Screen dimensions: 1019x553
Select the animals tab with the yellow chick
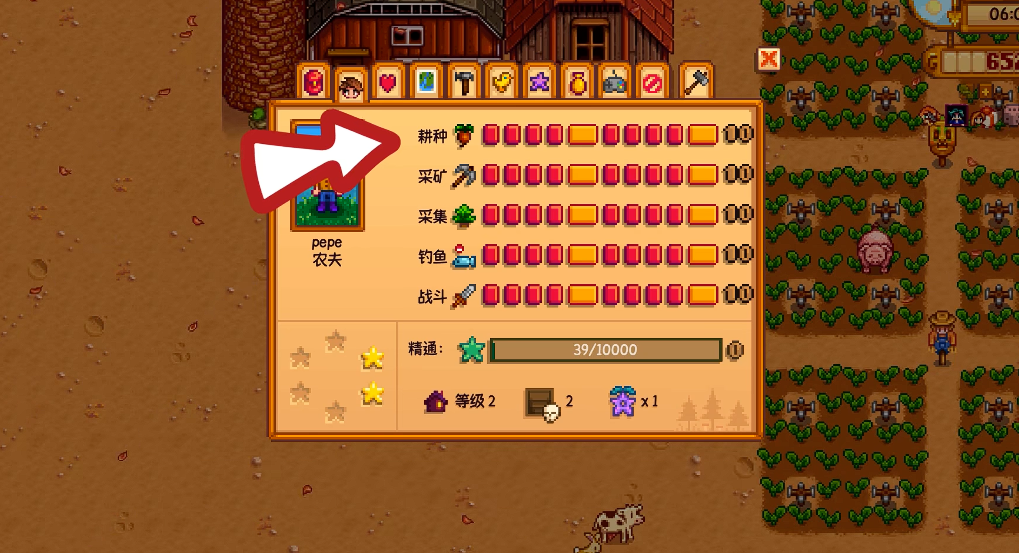pyautogui.click(x=501, y=82)
